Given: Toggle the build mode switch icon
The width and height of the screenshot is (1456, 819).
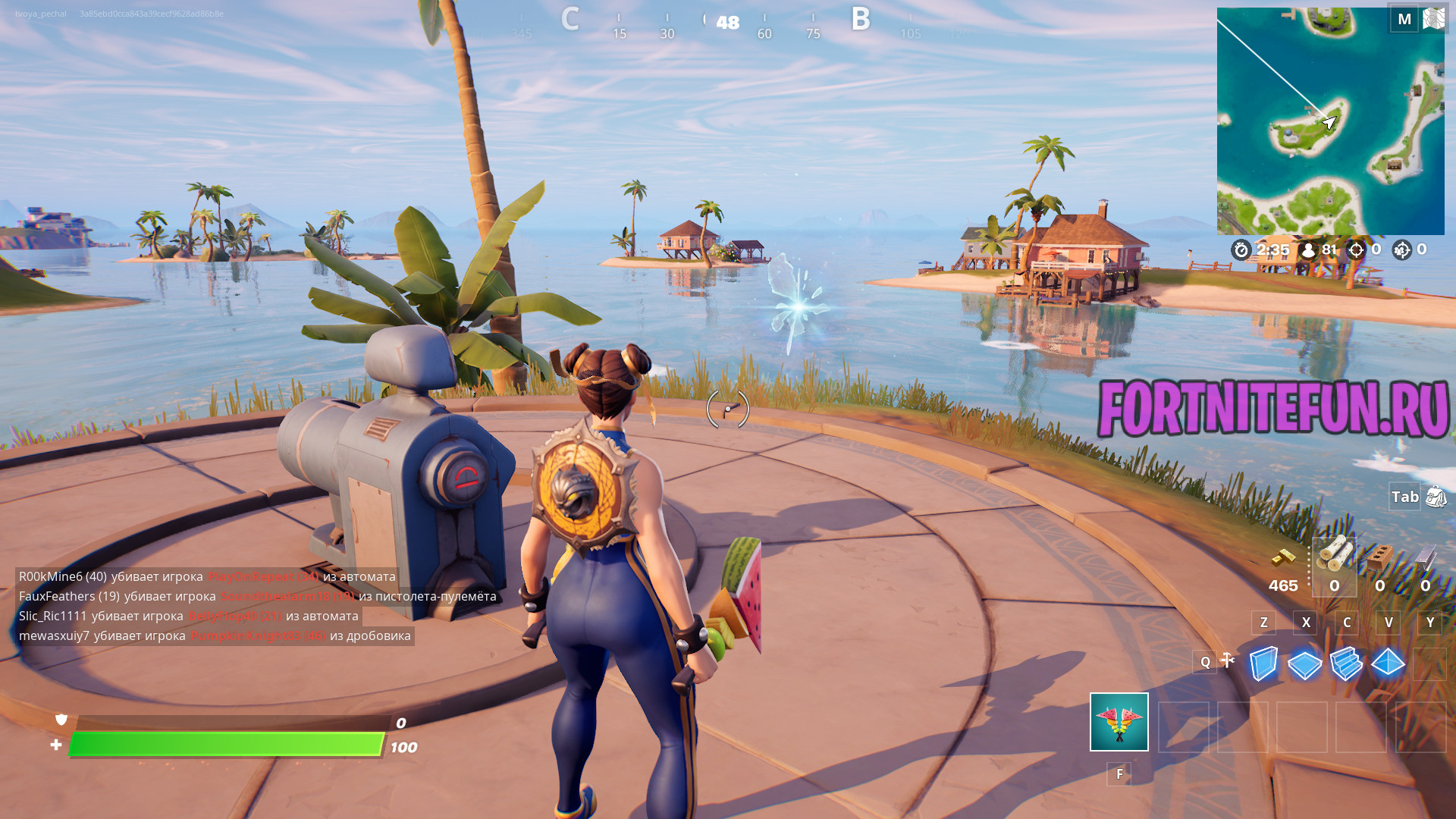Looking at the screenshot, I should tap(1228, 661).
